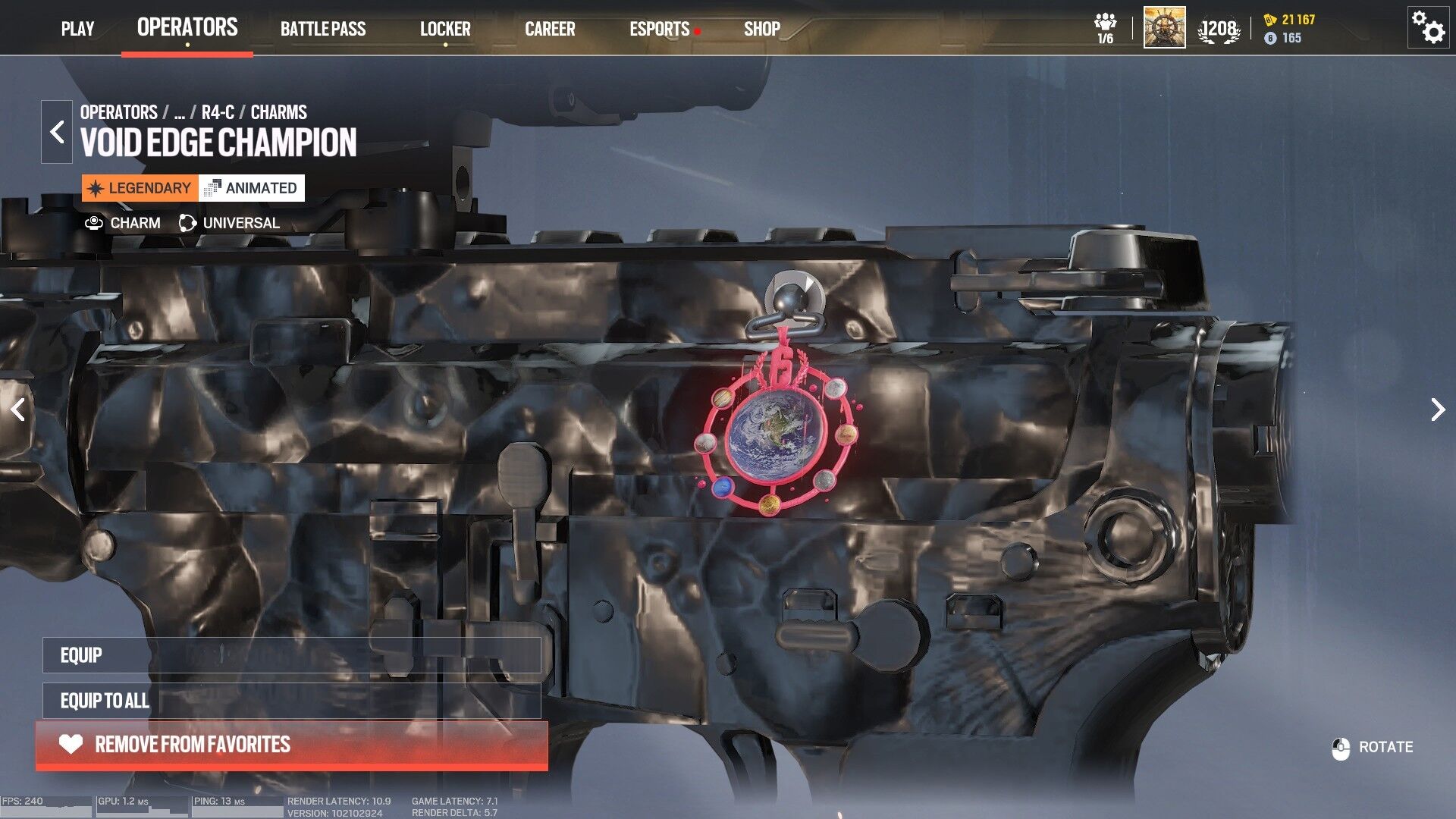This screenshot has height=819, width=1456.
Task: Open the Play tab
Action: click(x=77, y=29)
